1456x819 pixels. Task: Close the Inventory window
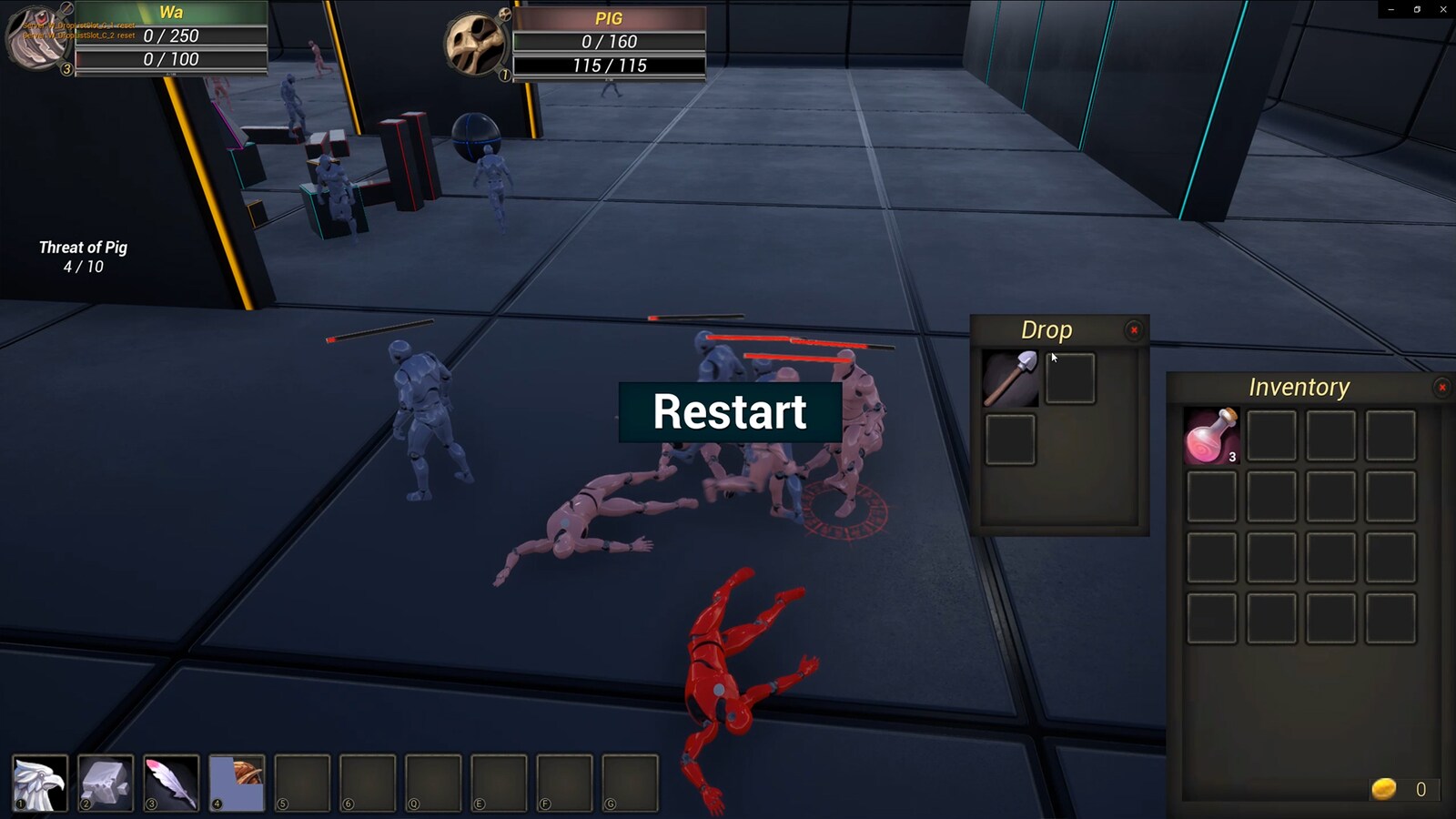1442,387
